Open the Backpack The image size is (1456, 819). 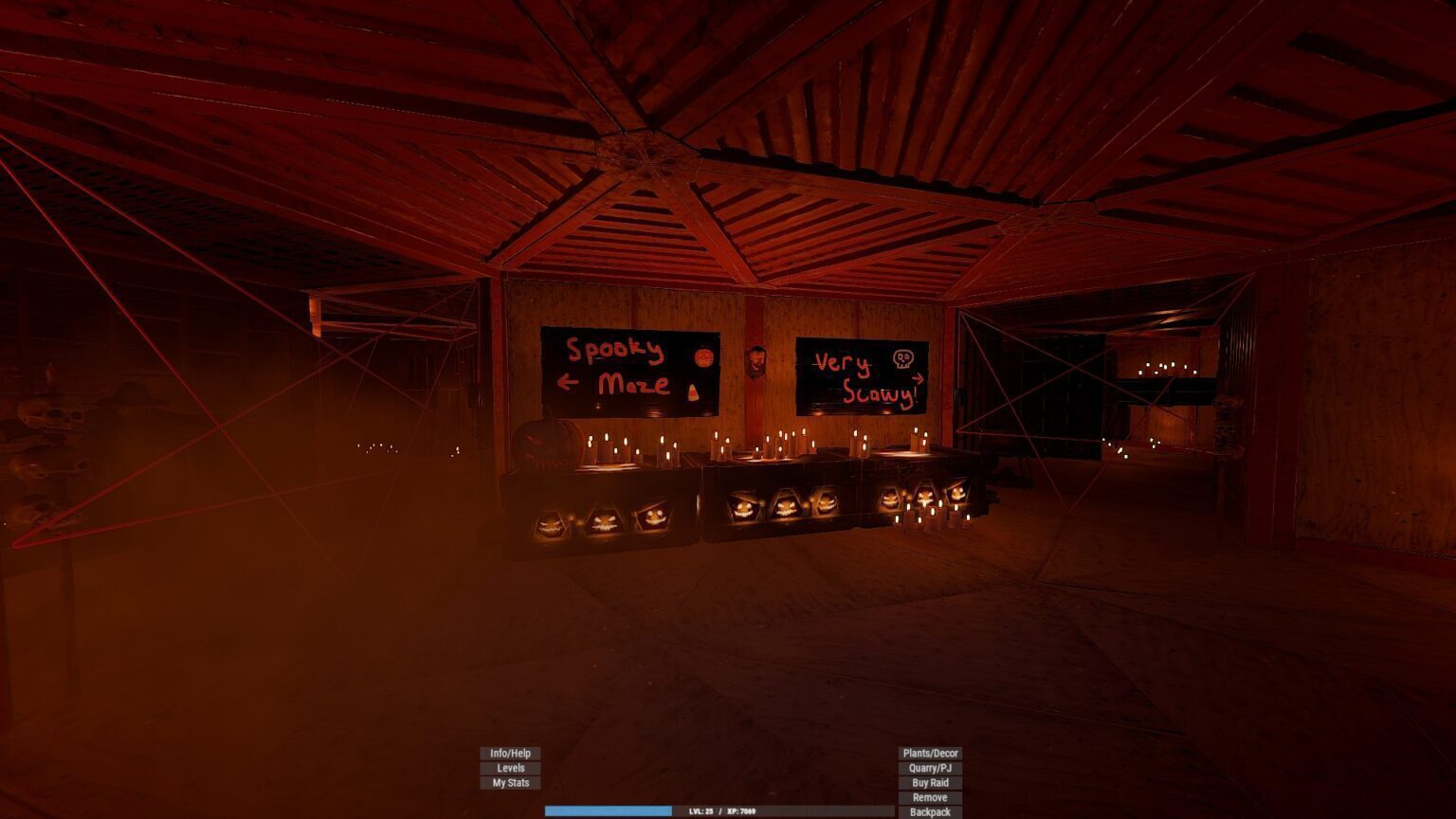930,812
